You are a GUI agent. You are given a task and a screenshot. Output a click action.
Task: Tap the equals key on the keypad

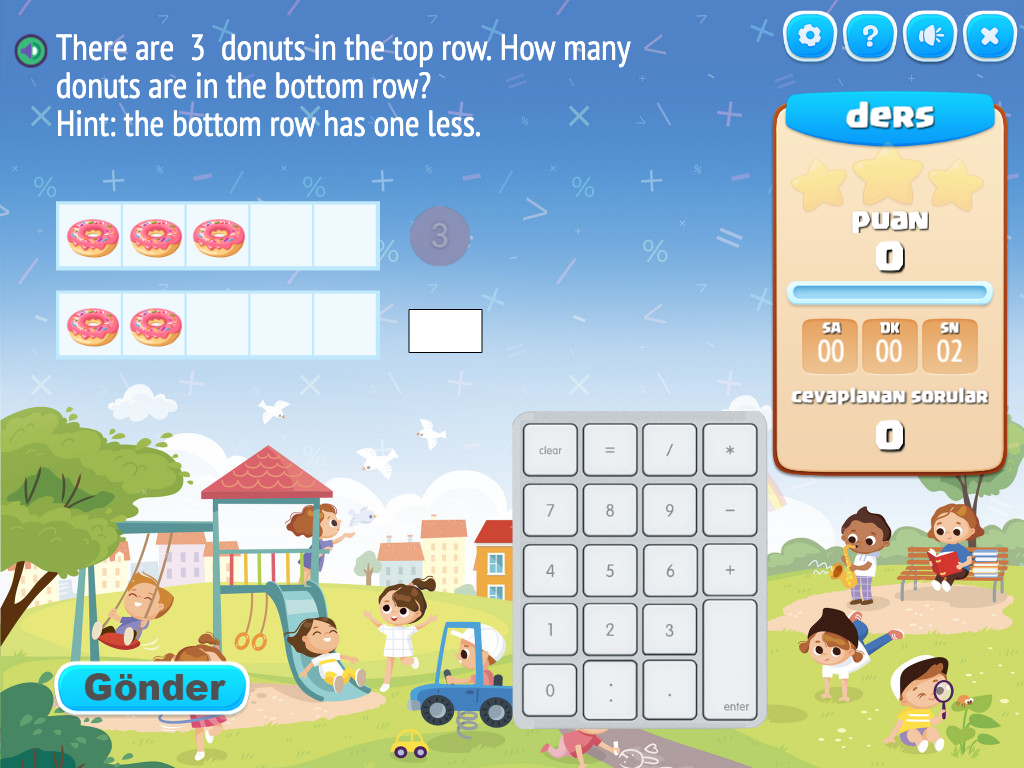click(610, 450)
